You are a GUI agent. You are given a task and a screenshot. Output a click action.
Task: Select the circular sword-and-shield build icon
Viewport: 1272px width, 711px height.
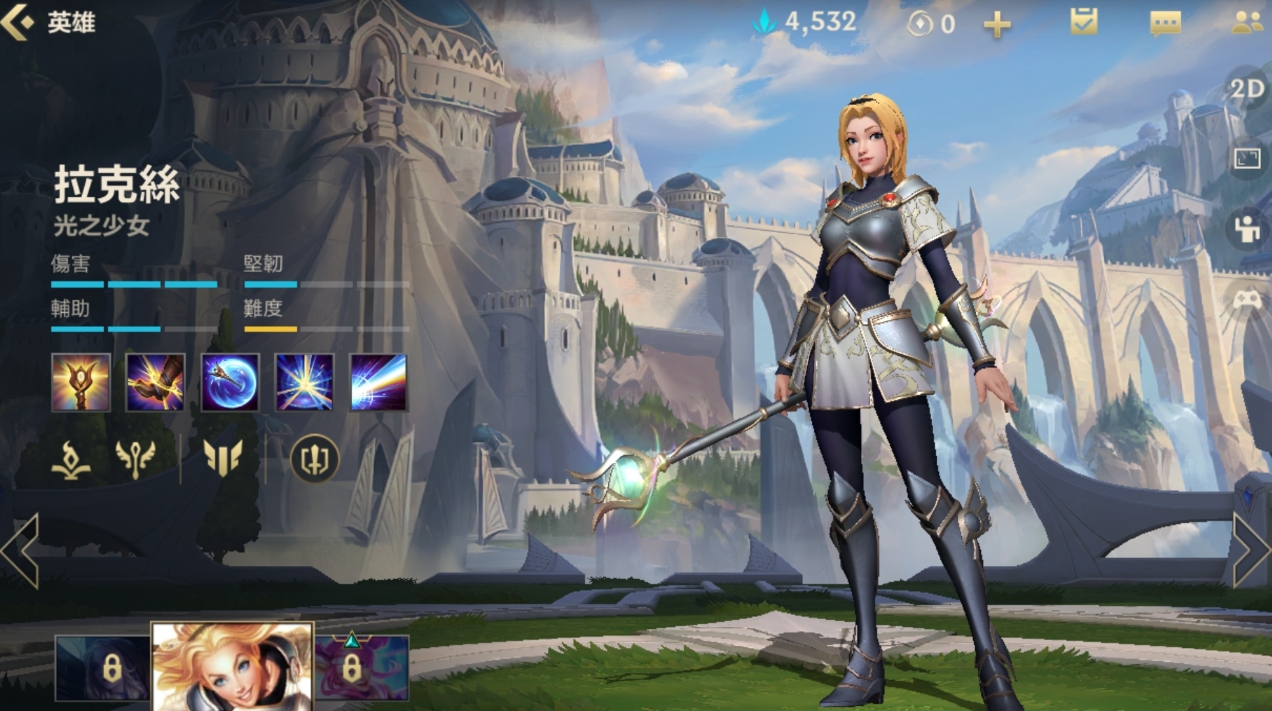click(x=314, y=459)
